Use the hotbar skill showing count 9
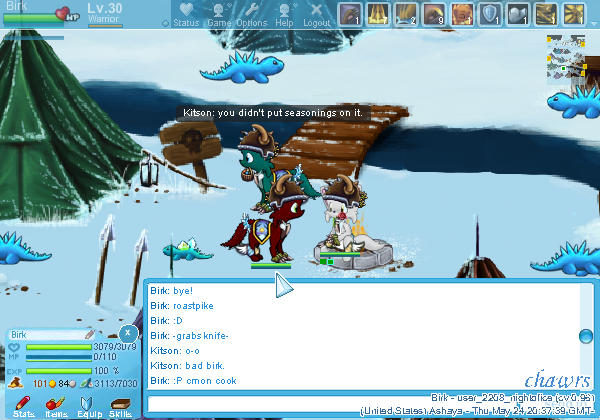 [435, 14]
